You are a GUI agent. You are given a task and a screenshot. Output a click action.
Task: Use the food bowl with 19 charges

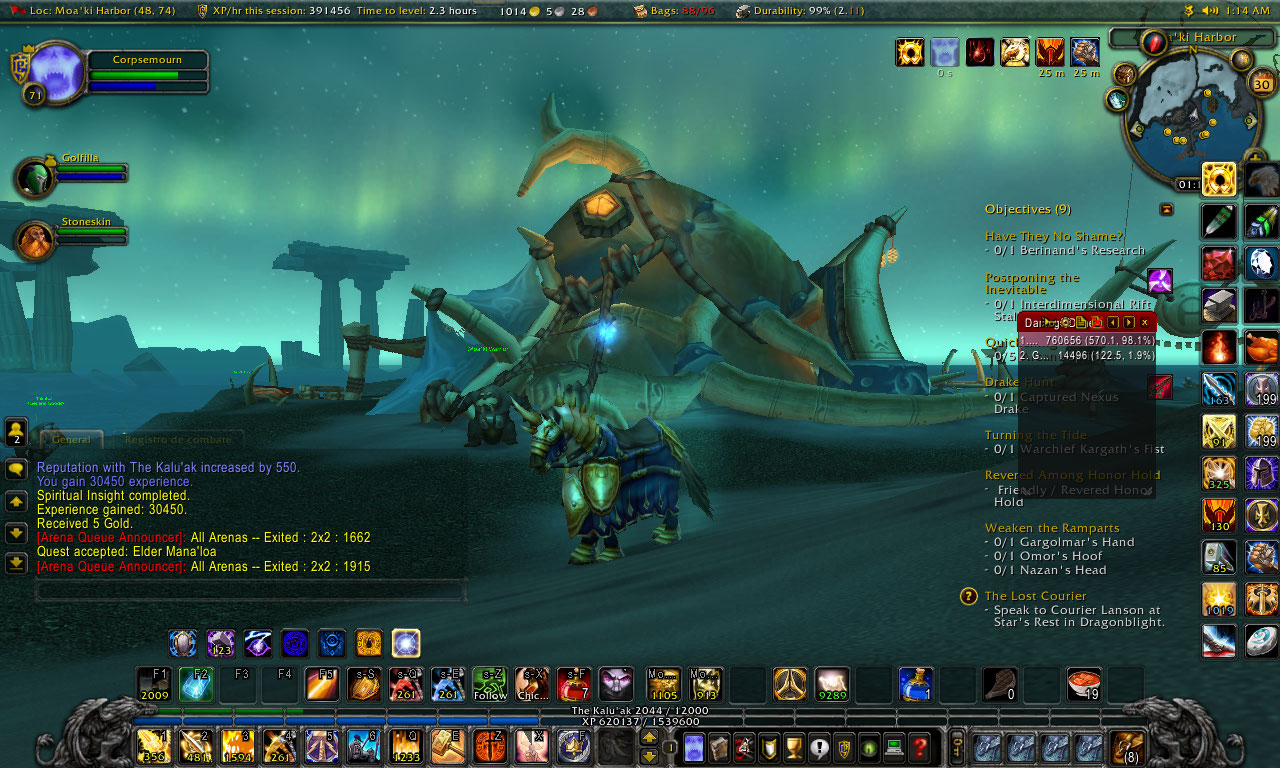(x=1084, y=685)
